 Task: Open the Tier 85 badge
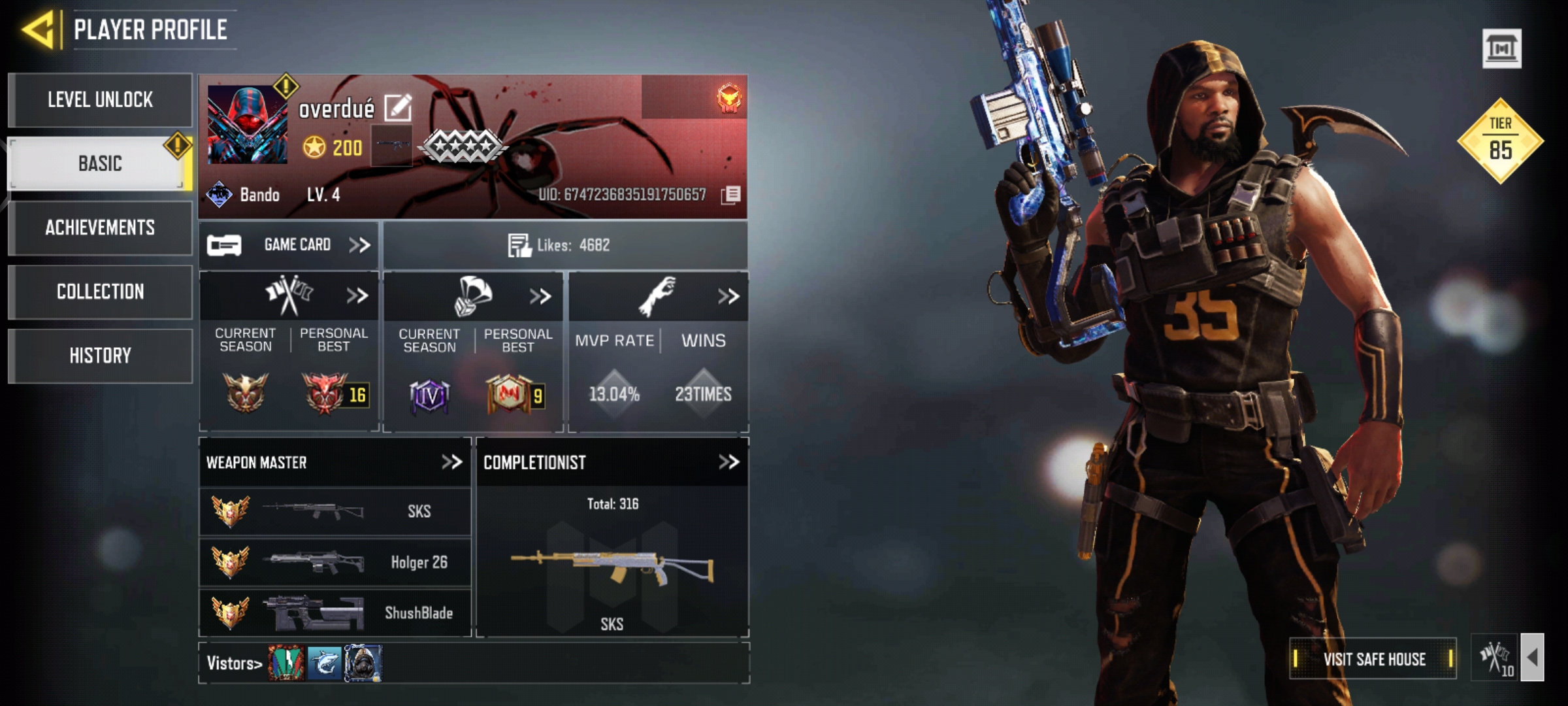1500,141
